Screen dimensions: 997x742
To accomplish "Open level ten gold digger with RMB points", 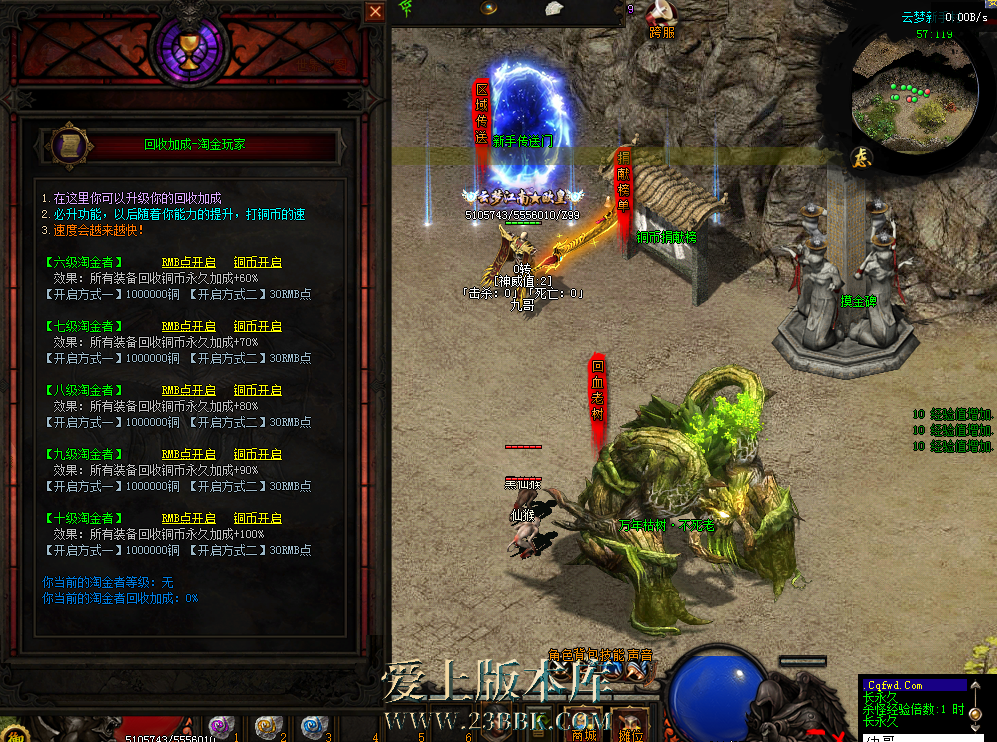I will 189,519.
